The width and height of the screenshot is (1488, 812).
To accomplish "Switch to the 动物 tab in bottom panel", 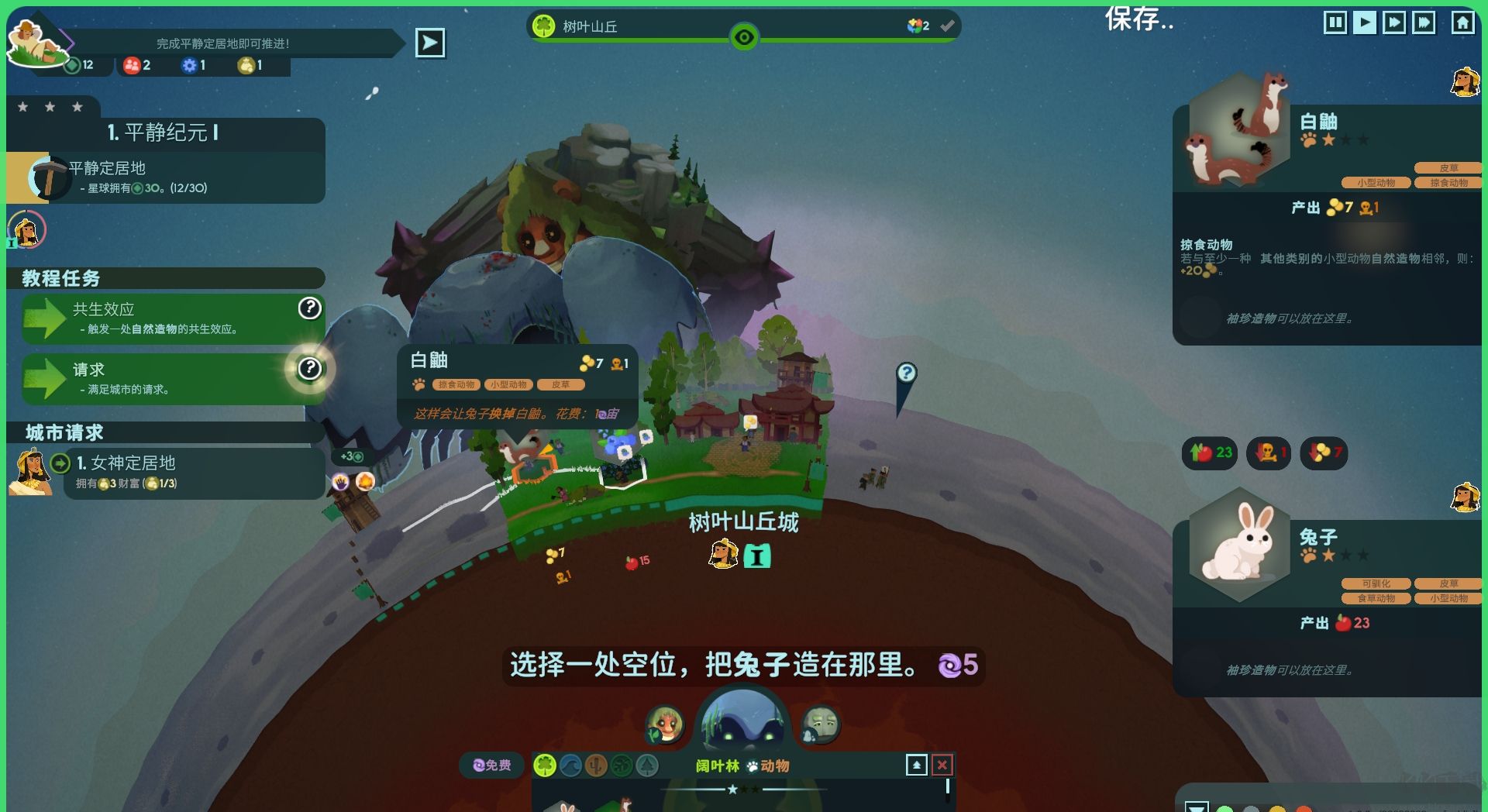I will click(776, 766).
